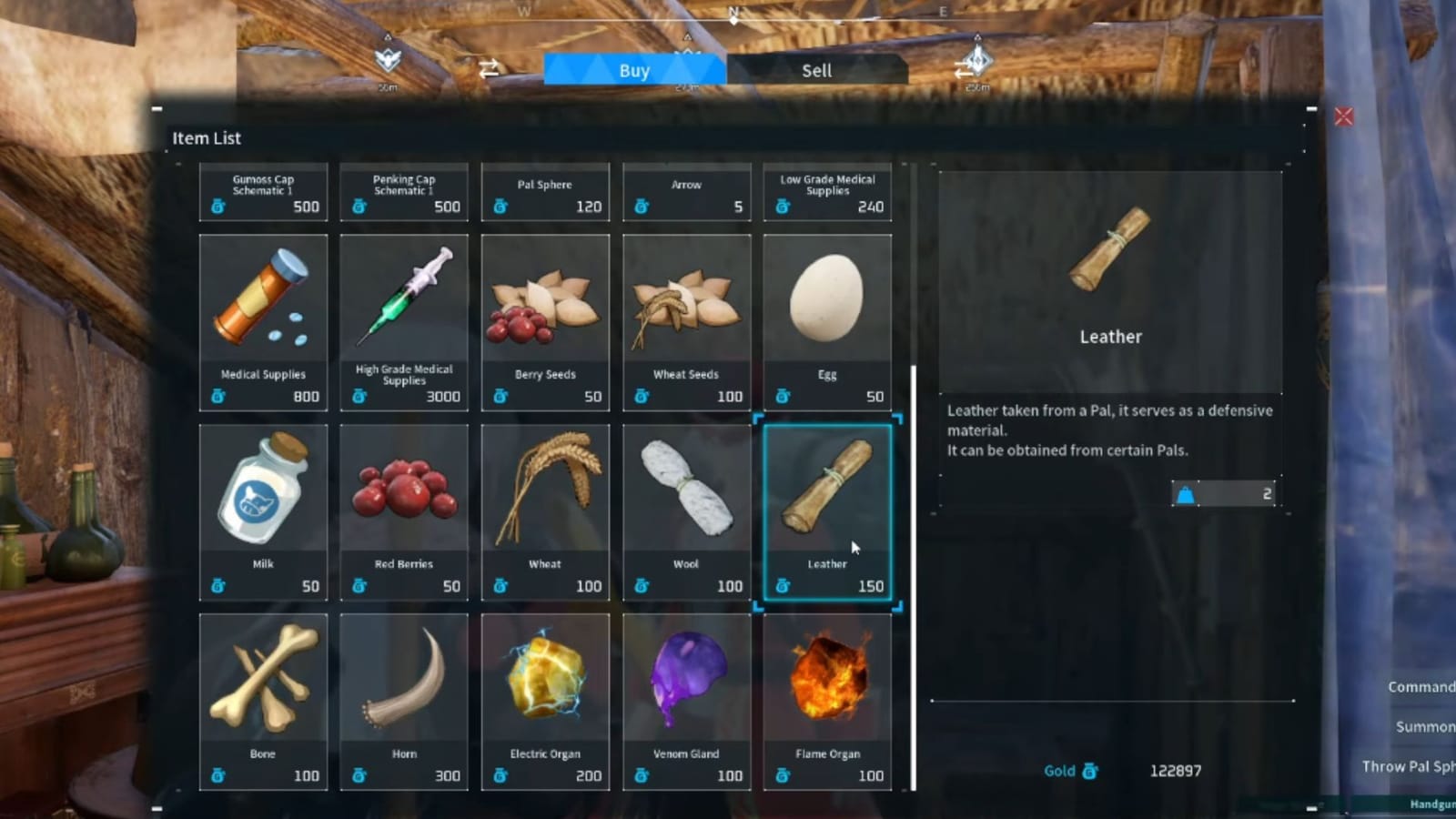The height and width of the screenshot is (819, 1456).
Task: Pick the Wool item
Action: (x=686, y=510)
